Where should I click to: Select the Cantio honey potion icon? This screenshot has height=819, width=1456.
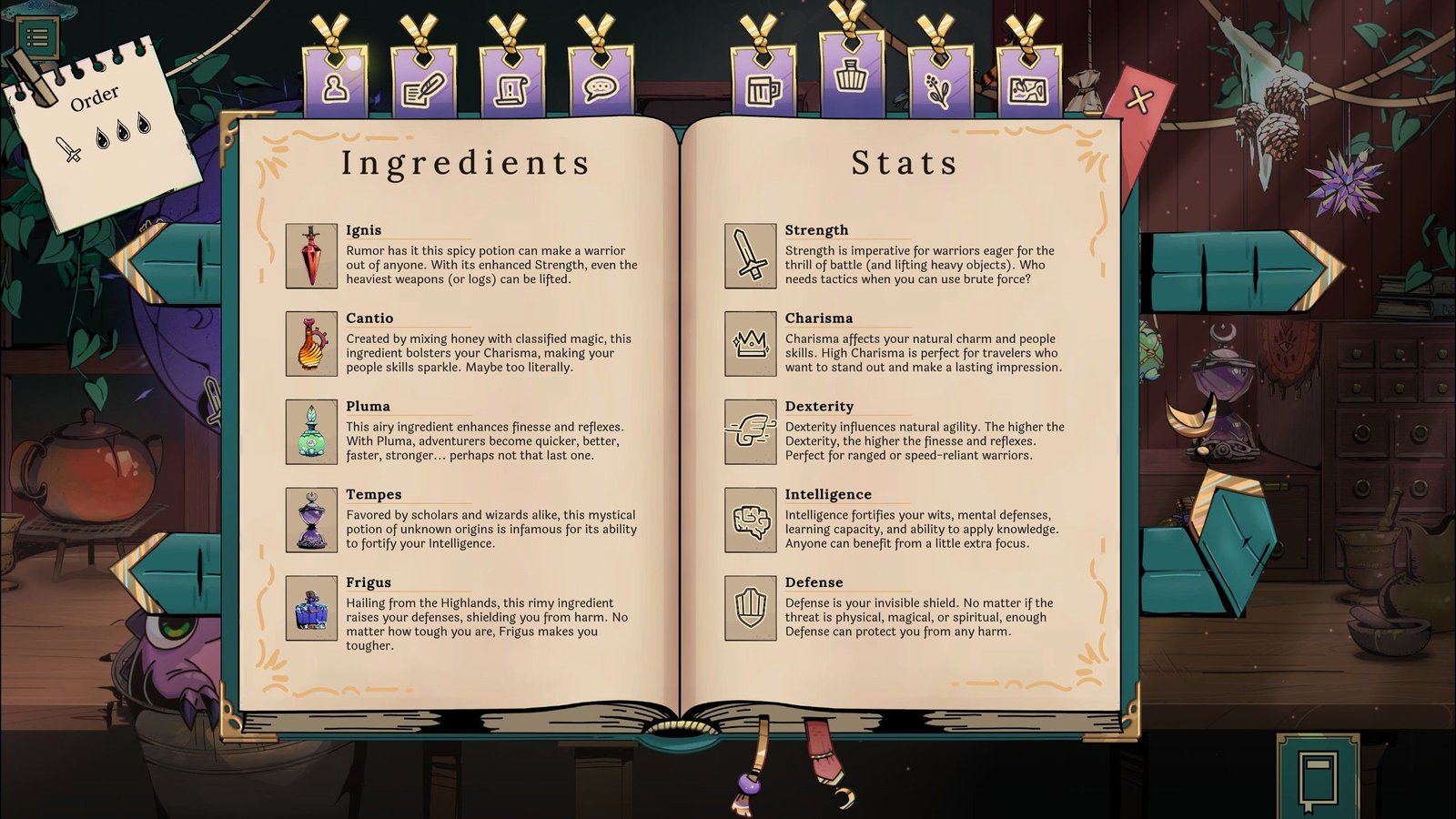311,344
